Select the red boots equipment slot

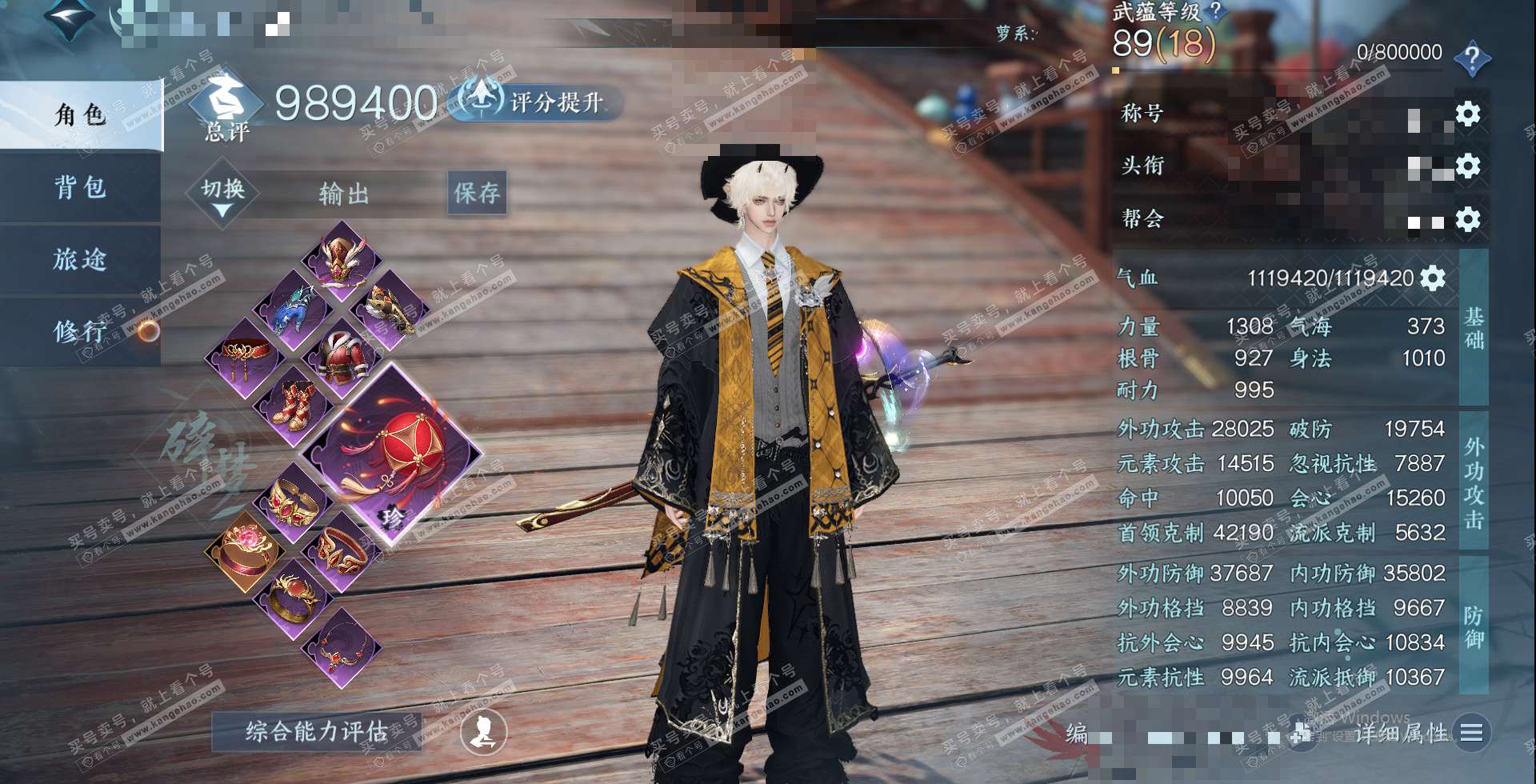click(x=294, y=402)
